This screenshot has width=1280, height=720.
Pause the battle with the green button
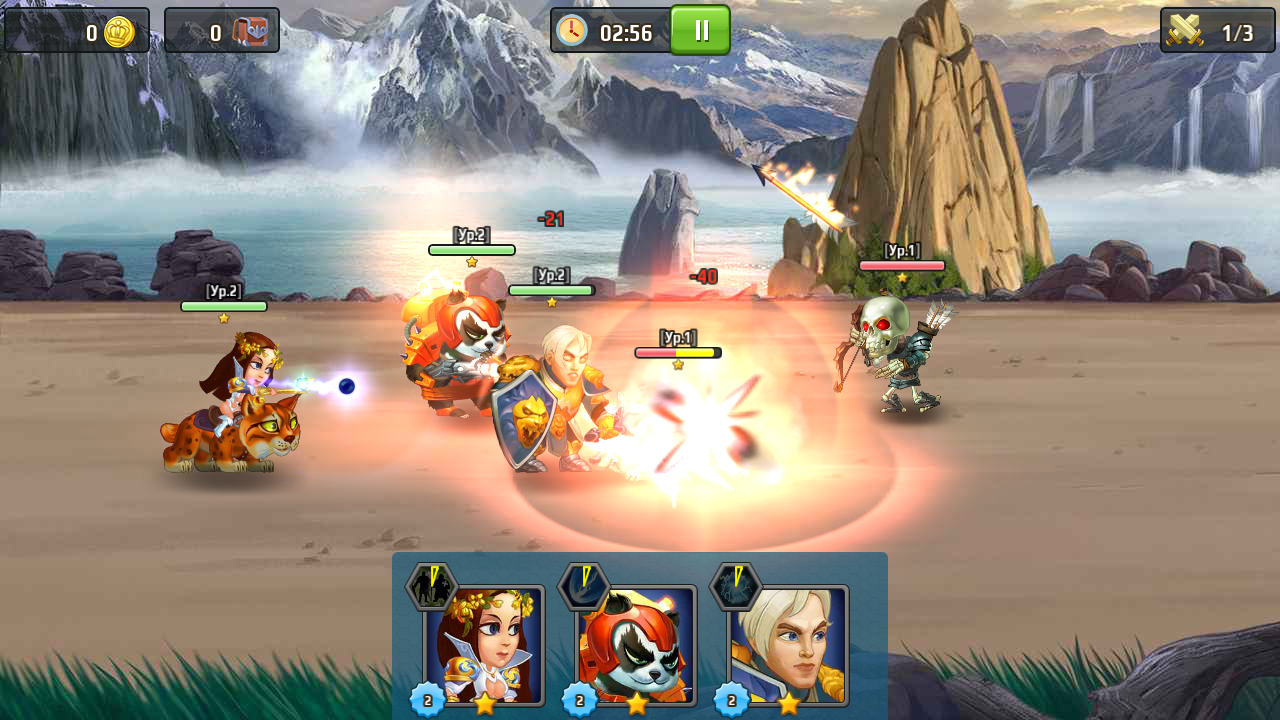(700, 30)
